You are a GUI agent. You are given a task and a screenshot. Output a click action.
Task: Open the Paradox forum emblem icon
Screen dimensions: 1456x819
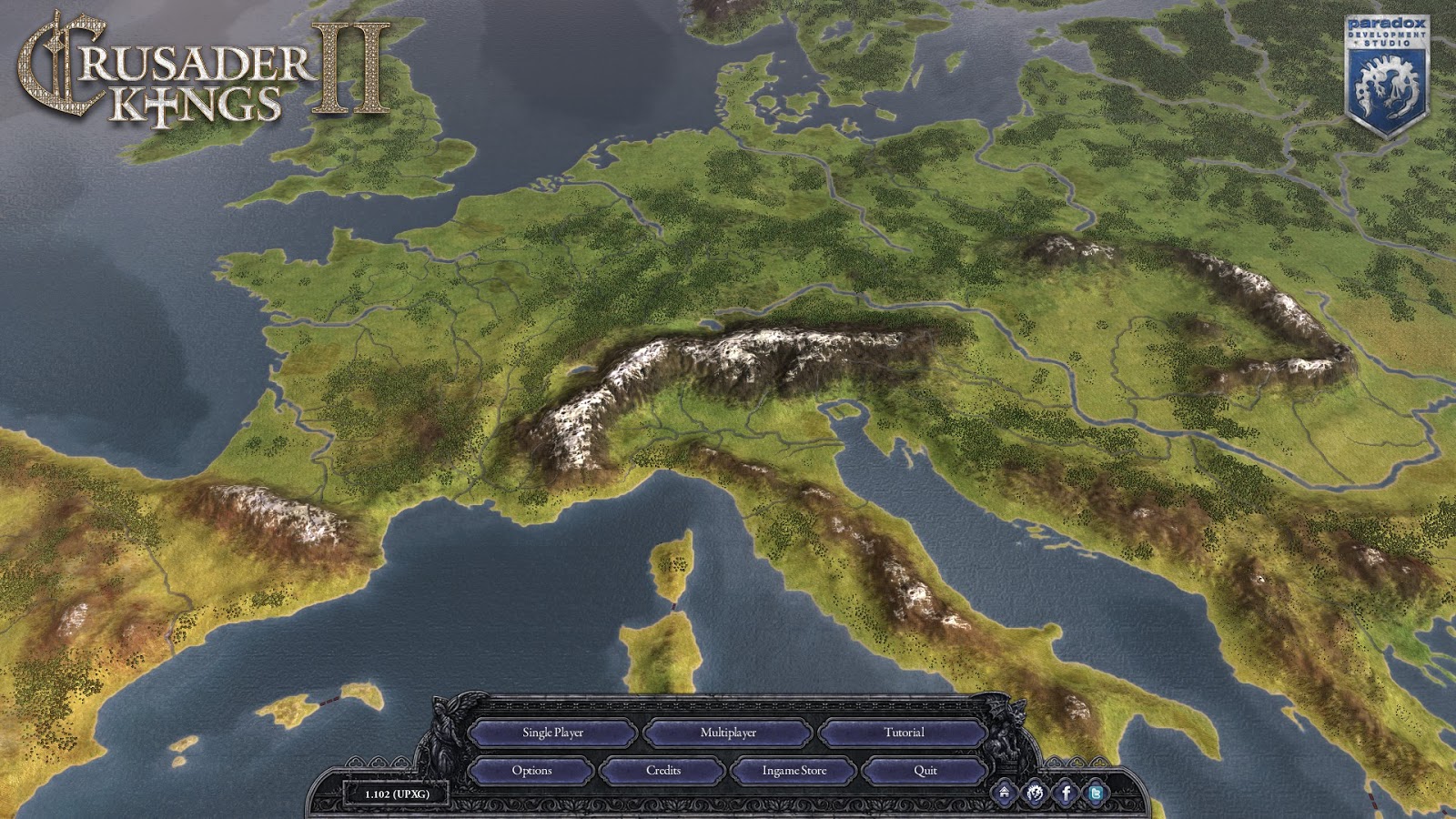click(1036, 793)
